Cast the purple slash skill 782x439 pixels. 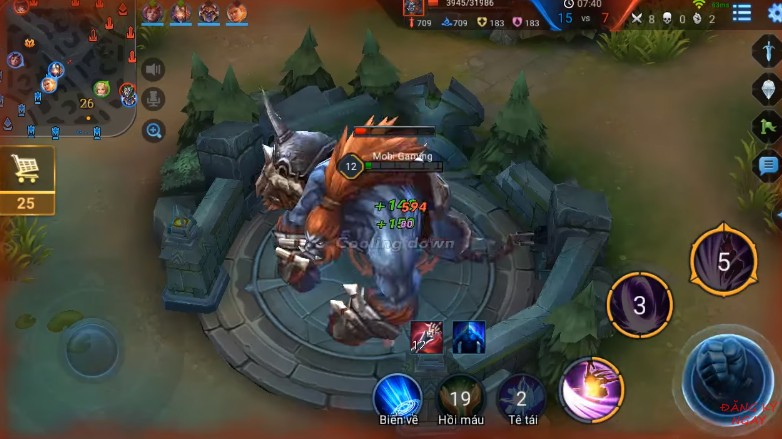click(592, 389)
